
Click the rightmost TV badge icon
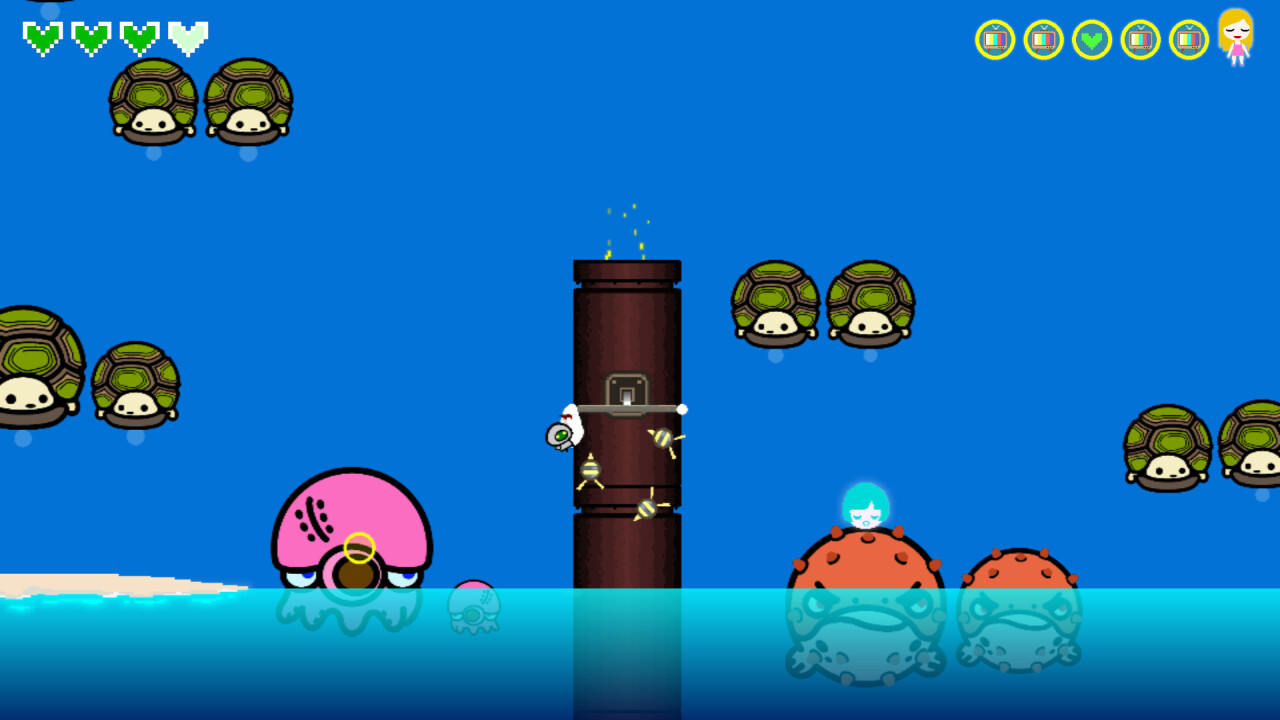pos(1188,40)
